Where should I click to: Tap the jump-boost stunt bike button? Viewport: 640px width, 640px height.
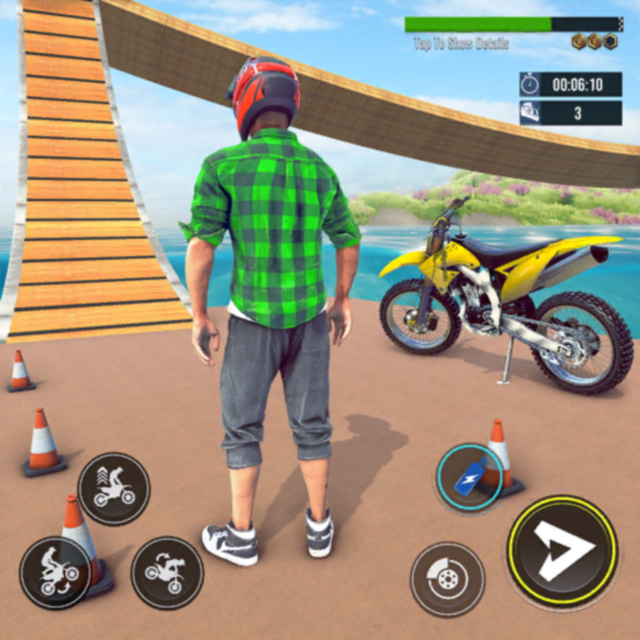(x=114, y=488)
